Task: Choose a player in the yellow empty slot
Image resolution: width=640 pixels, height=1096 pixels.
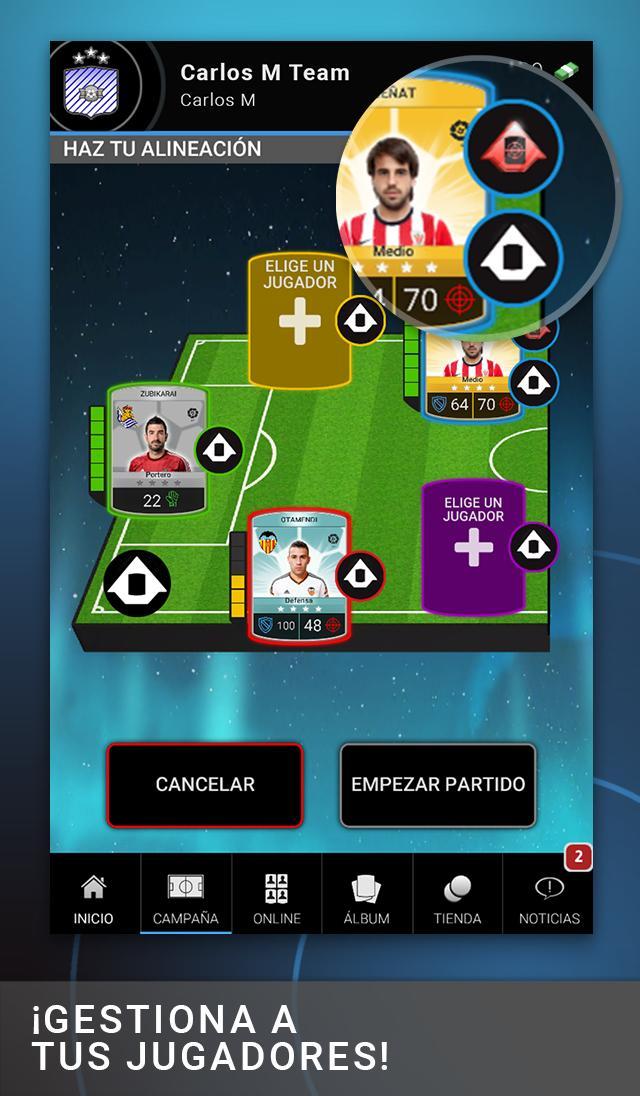Action: coord(298,320)
